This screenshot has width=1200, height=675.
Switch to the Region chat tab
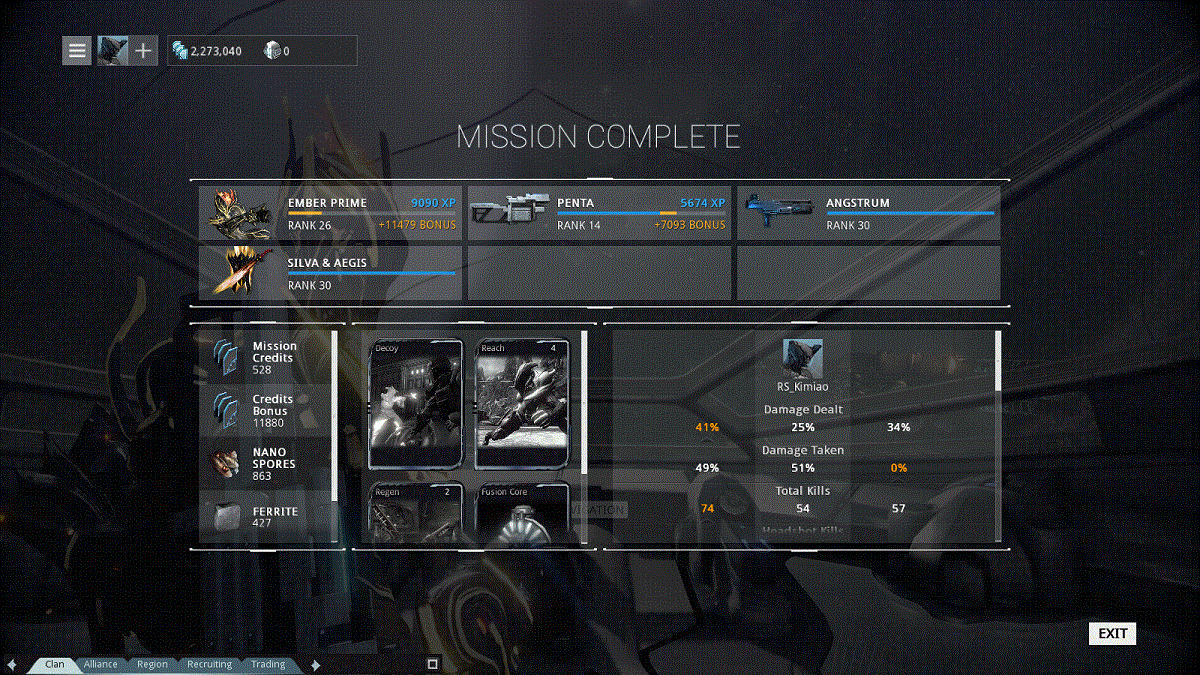(153, 664)
